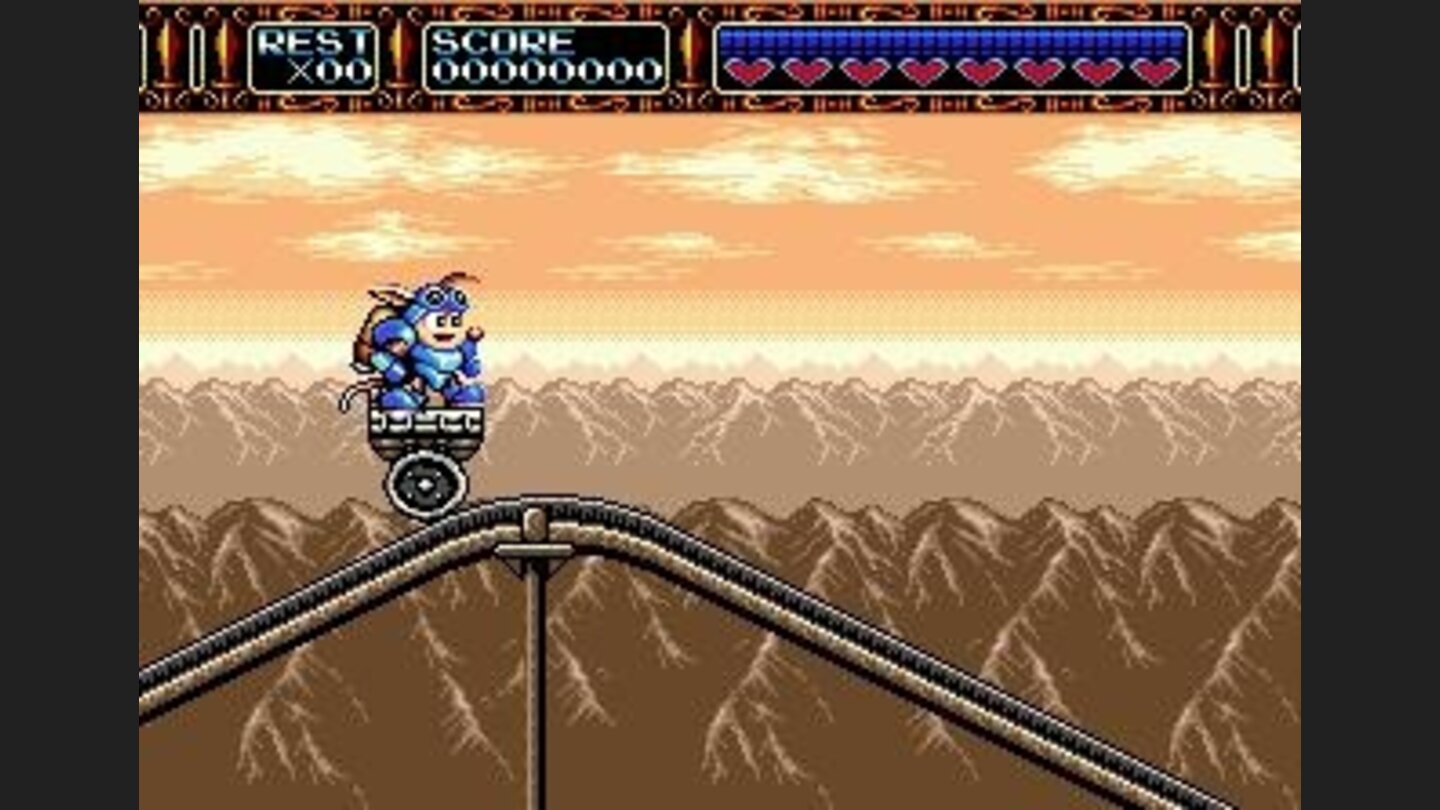The width and height of the screenshot is (1440, 810).
Task: Select the SCORE 00000000 label
Action: pyautogui.click(x=545, y=57)
